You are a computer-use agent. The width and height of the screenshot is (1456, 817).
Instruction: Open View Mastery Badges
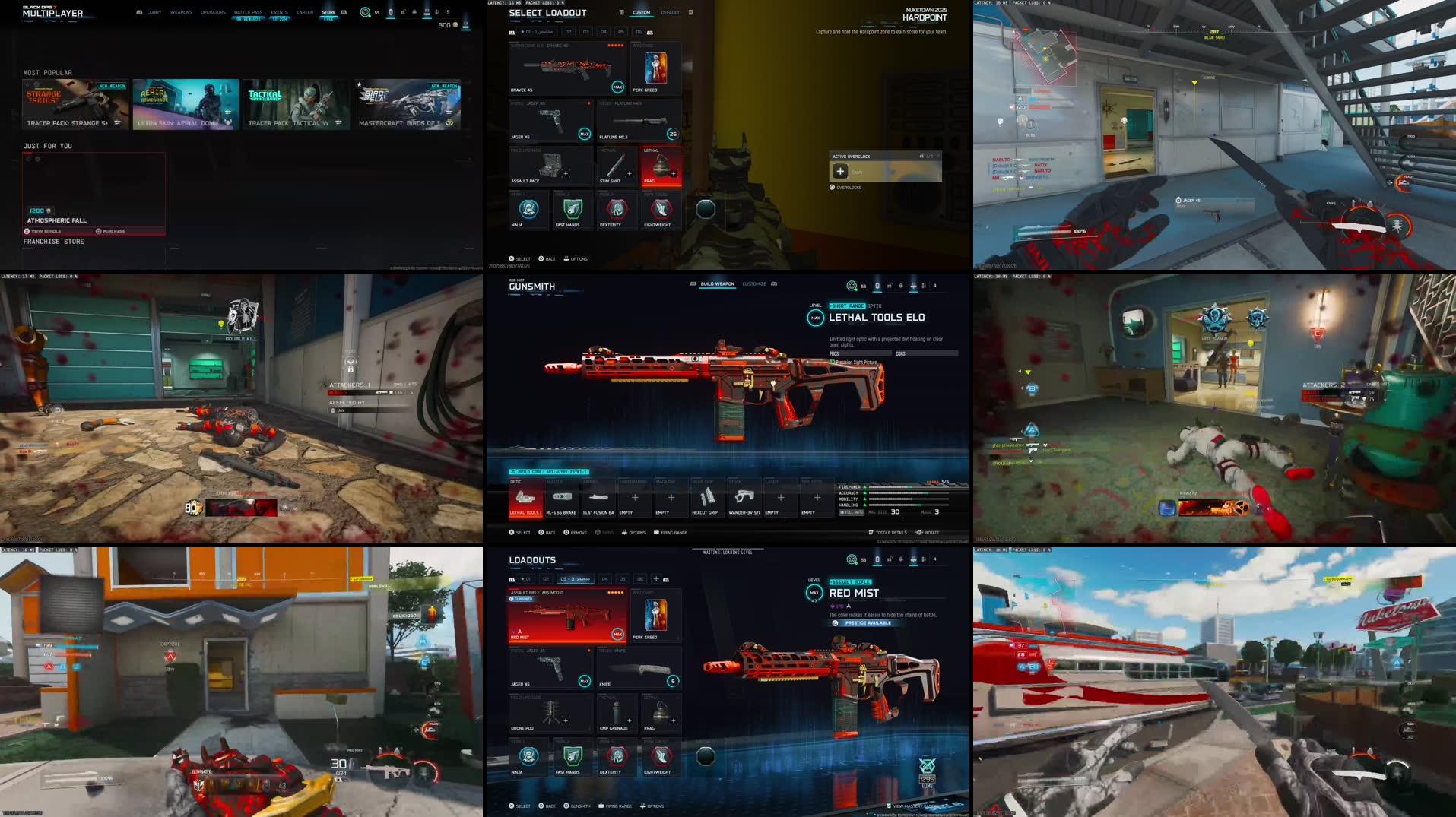[912, 806]
